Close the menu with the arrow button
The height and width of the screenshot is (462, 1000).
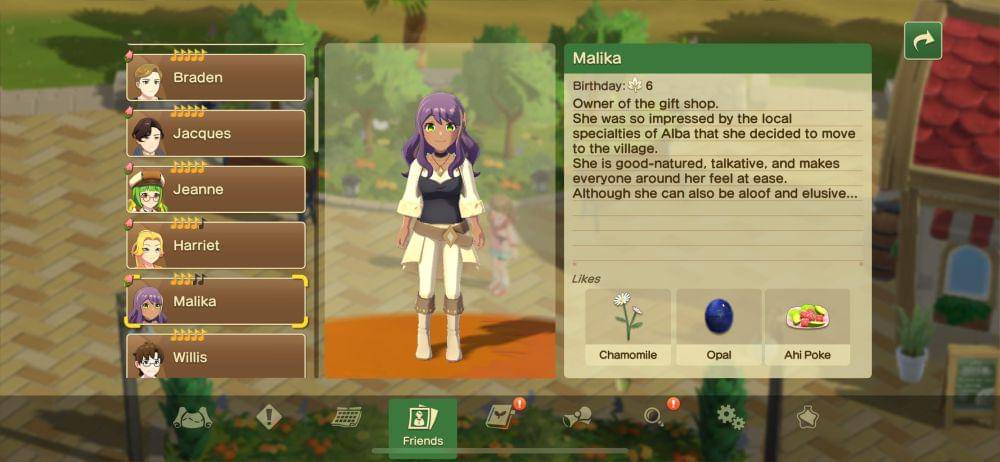(923, 41)
